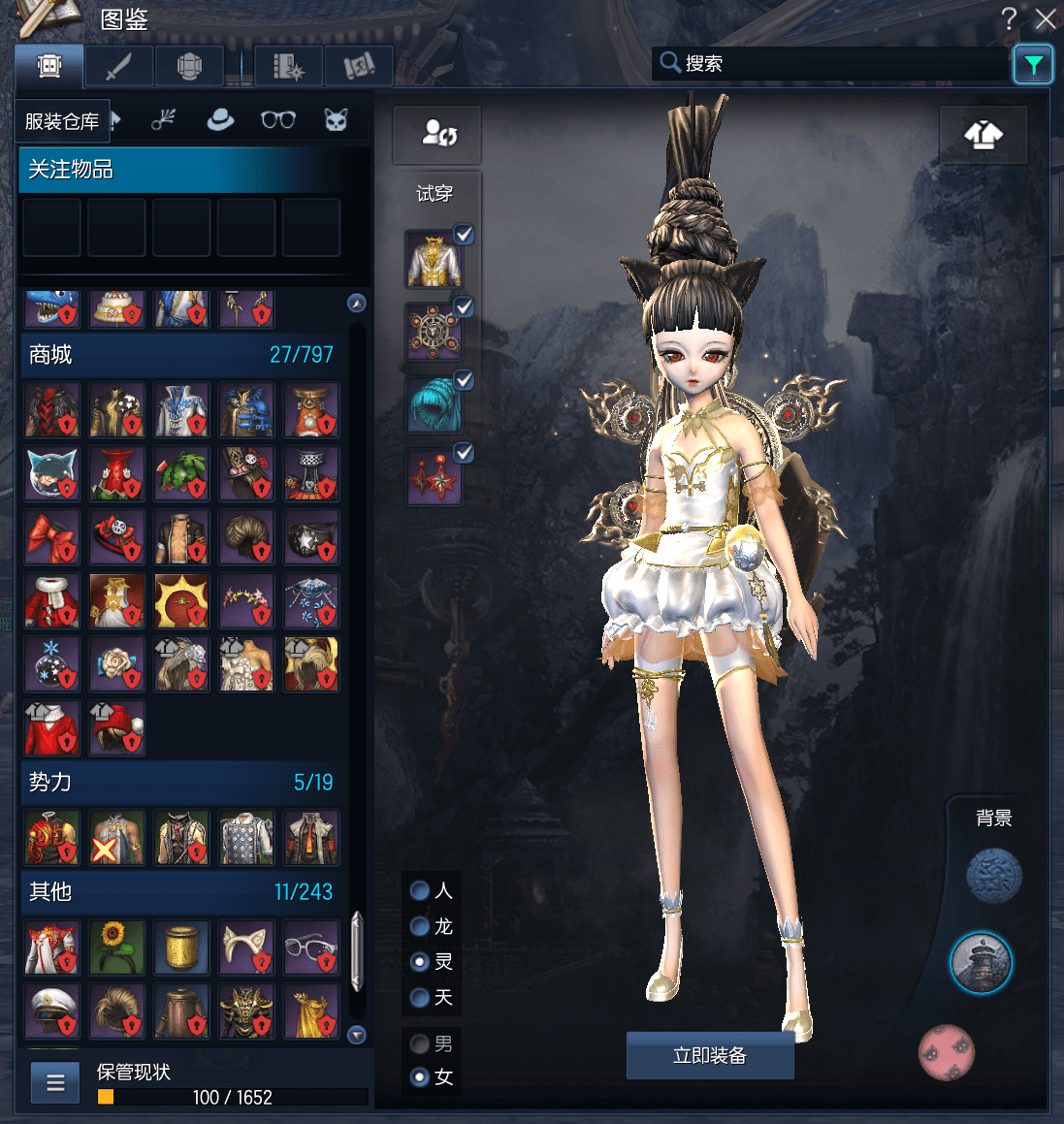Screen dimensions: 1064x1124
Task: Choose the 天 race option
Action: (x=420, y=997)
